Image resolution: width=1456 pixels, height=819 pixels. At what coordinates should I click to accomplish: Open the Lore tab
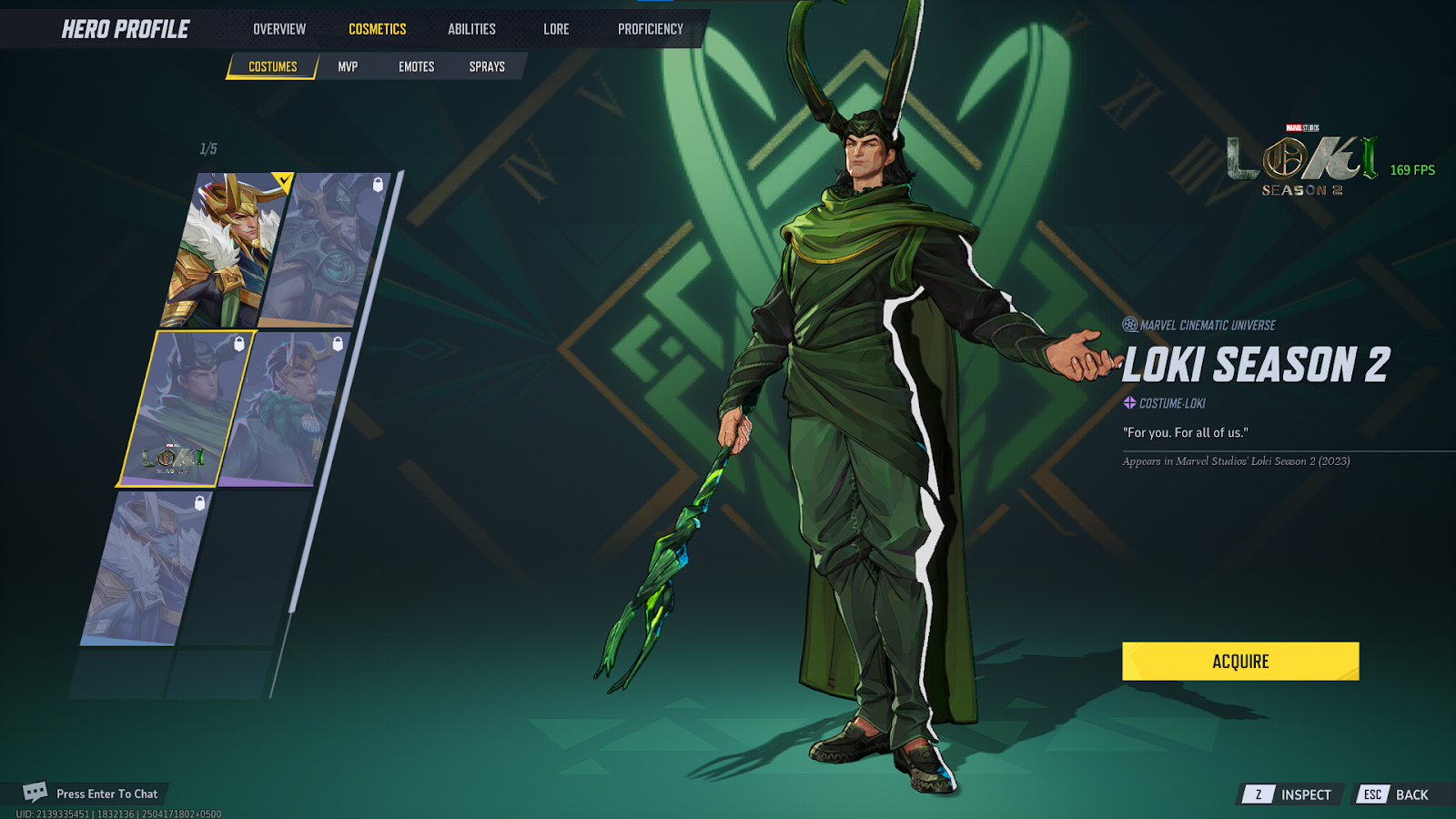click(x=556, y=29)
